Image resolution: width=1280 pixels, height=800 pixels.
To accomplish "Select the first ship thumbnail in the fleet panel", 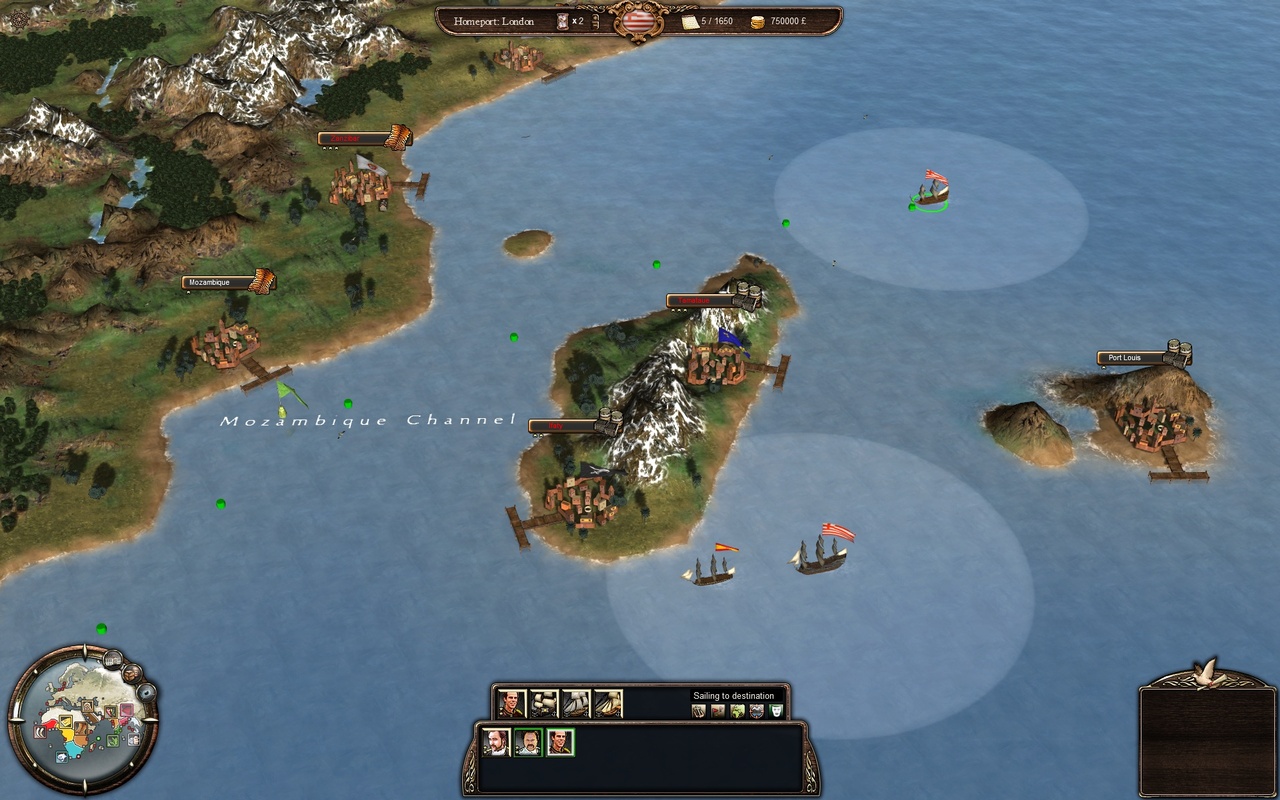I will click(x=545, y=703).
